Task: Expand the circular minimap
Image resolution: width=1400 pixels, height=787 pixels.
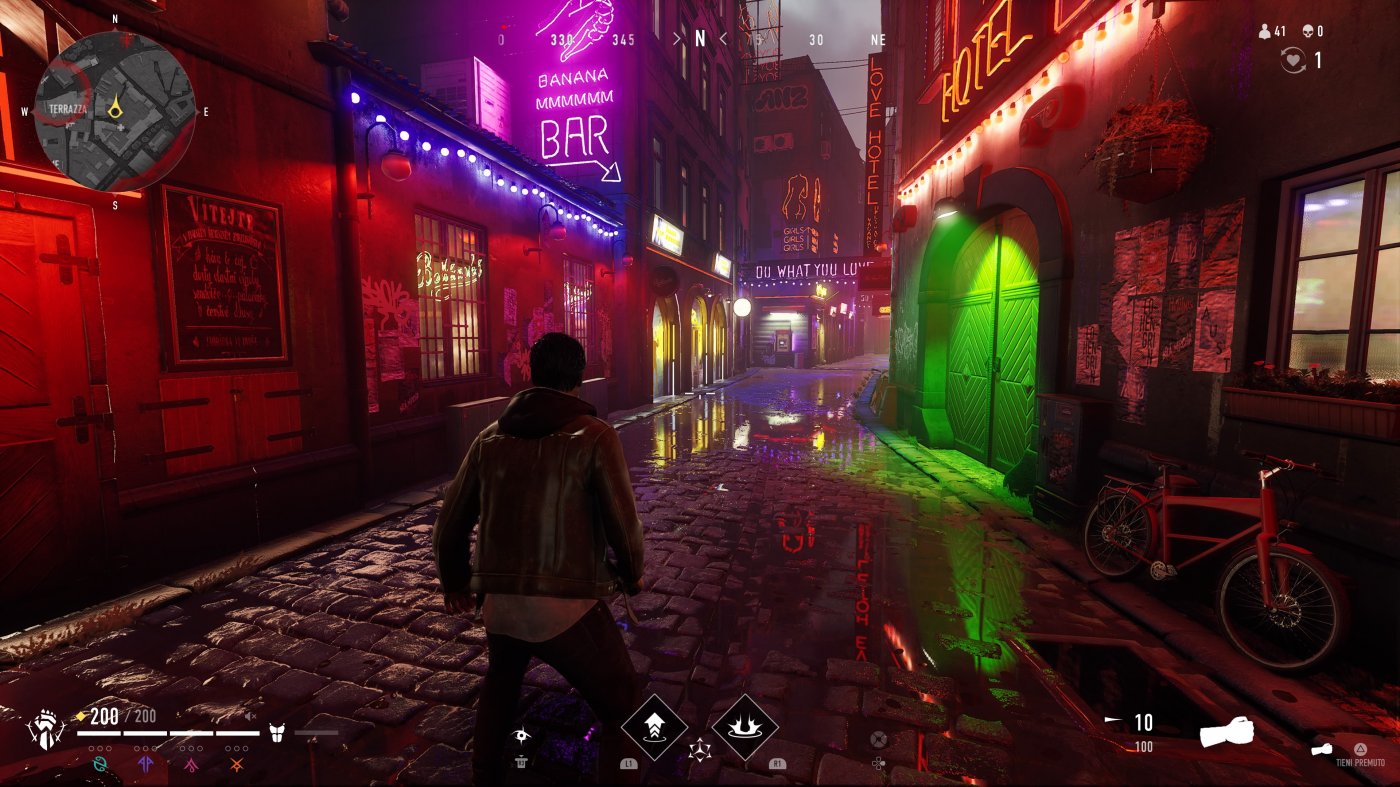Action: click(x=115, y=110)
